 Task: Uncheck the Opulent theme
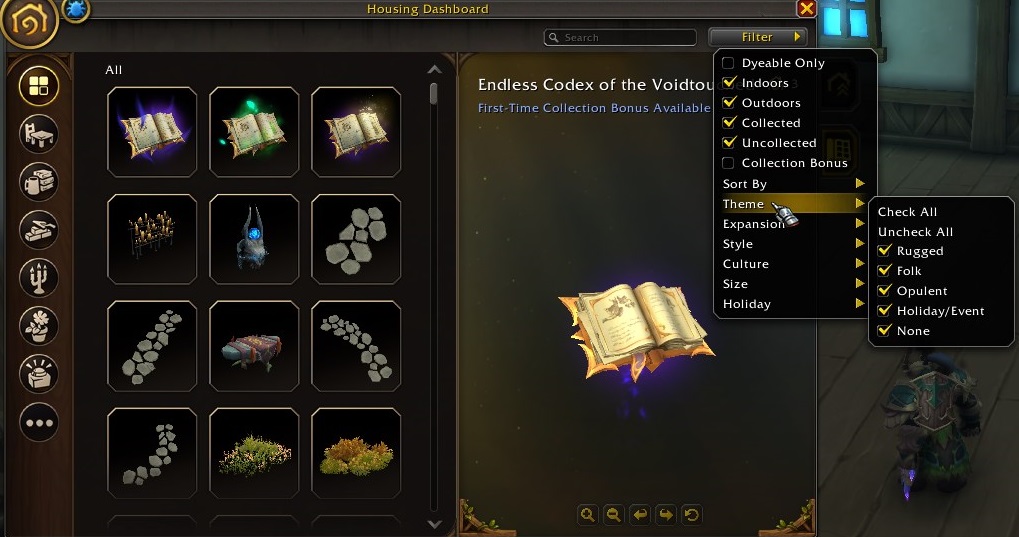[x=884, y=291]
